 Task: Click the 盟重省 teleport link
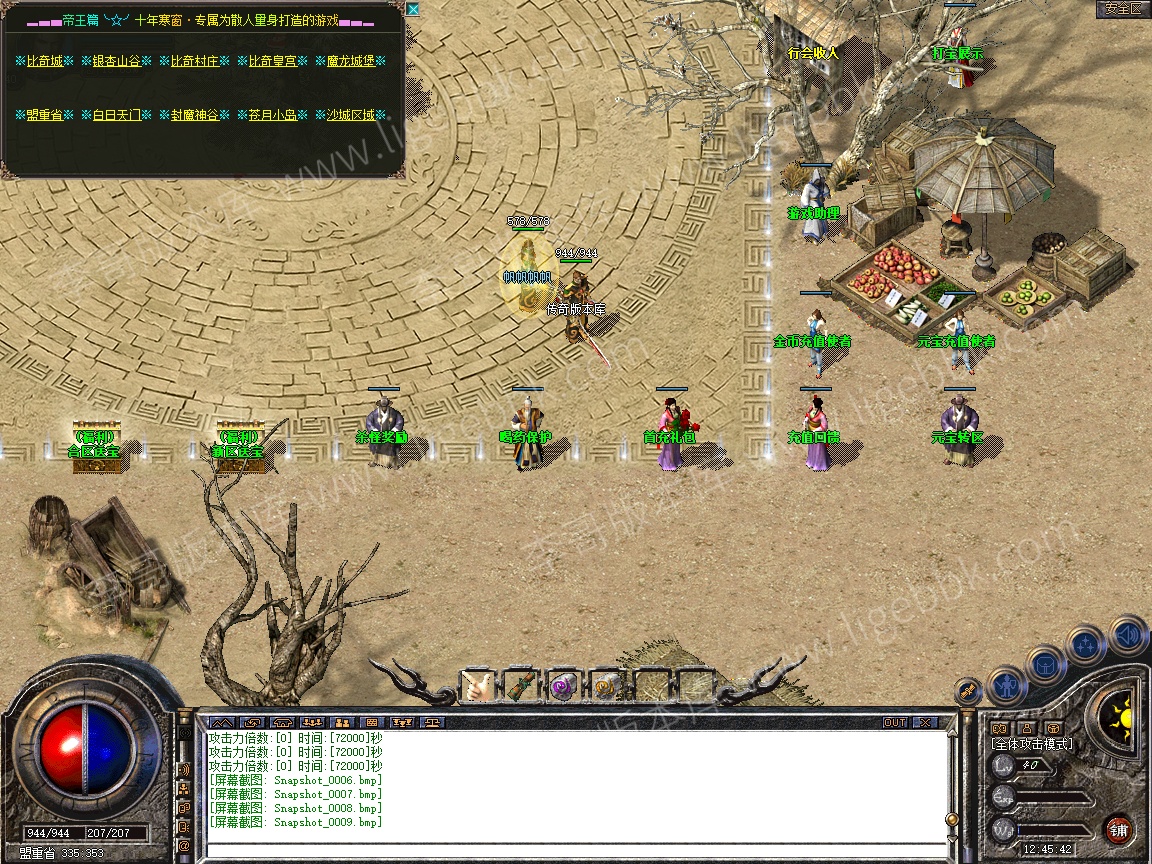pyautogui.click(x=44, y=115)
